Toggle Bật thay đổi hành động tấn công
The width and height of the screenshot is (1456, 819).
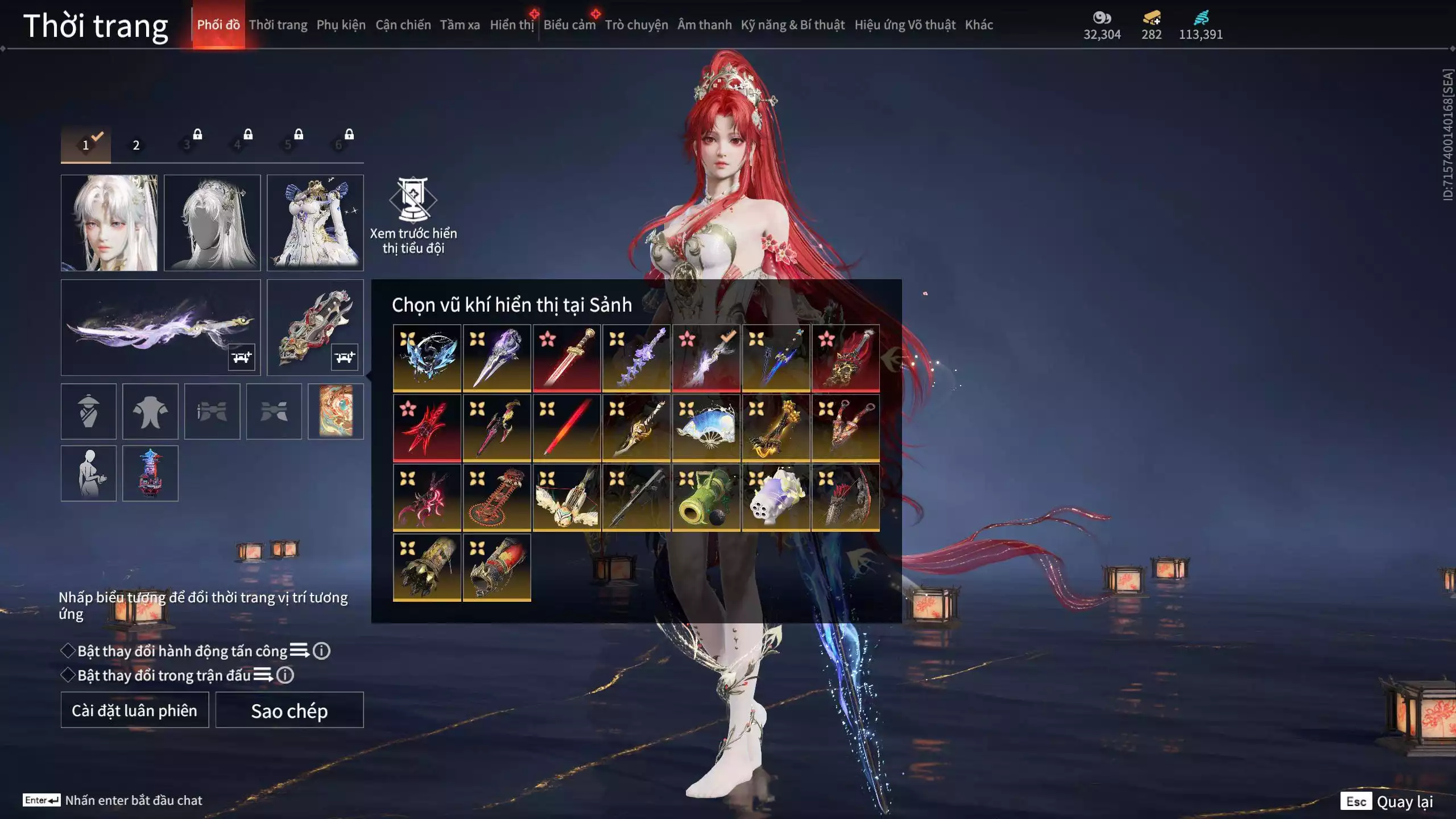click(68, 651)
